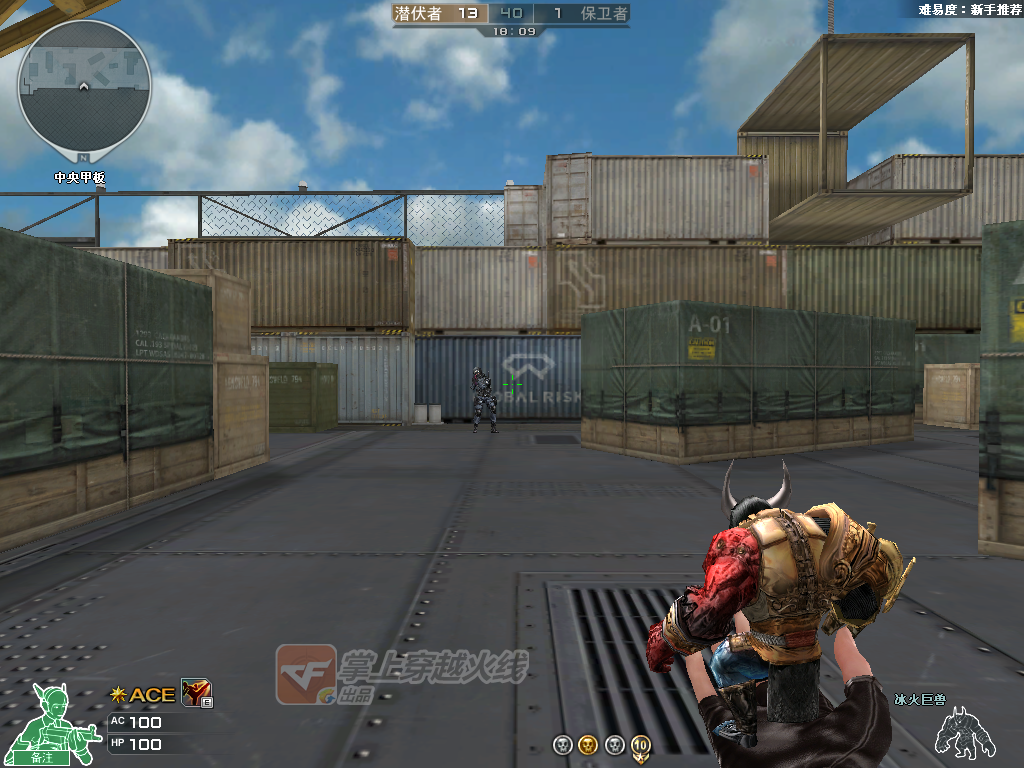Click the ACE star badge
The width and height of the screenshot is (1024, 768).
click(x=118, y=695)
